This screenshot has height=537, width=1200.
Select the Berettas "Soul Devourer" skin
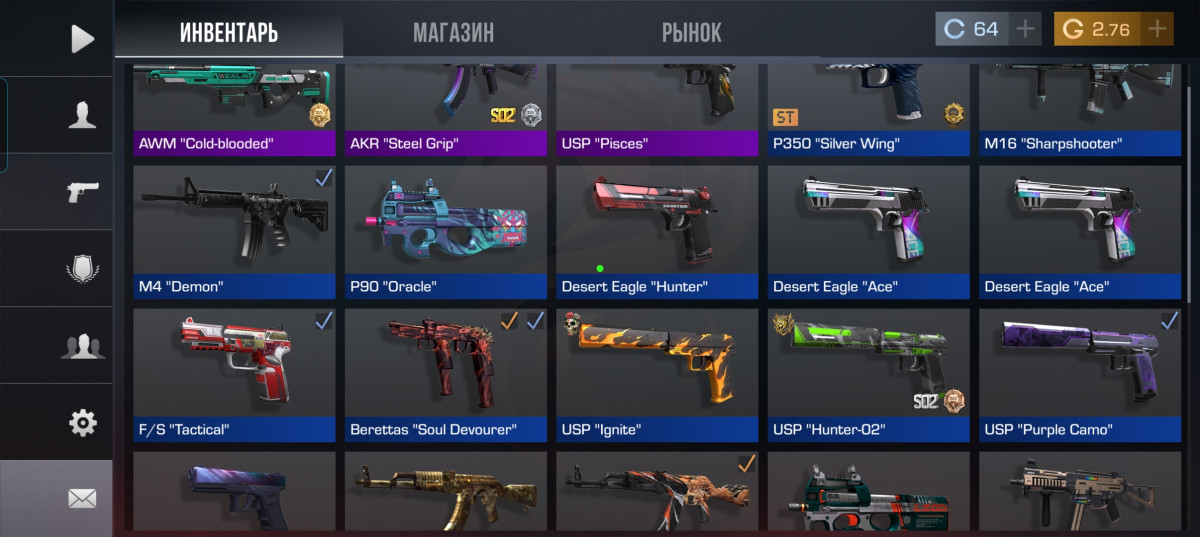click(x=446, y=375)
